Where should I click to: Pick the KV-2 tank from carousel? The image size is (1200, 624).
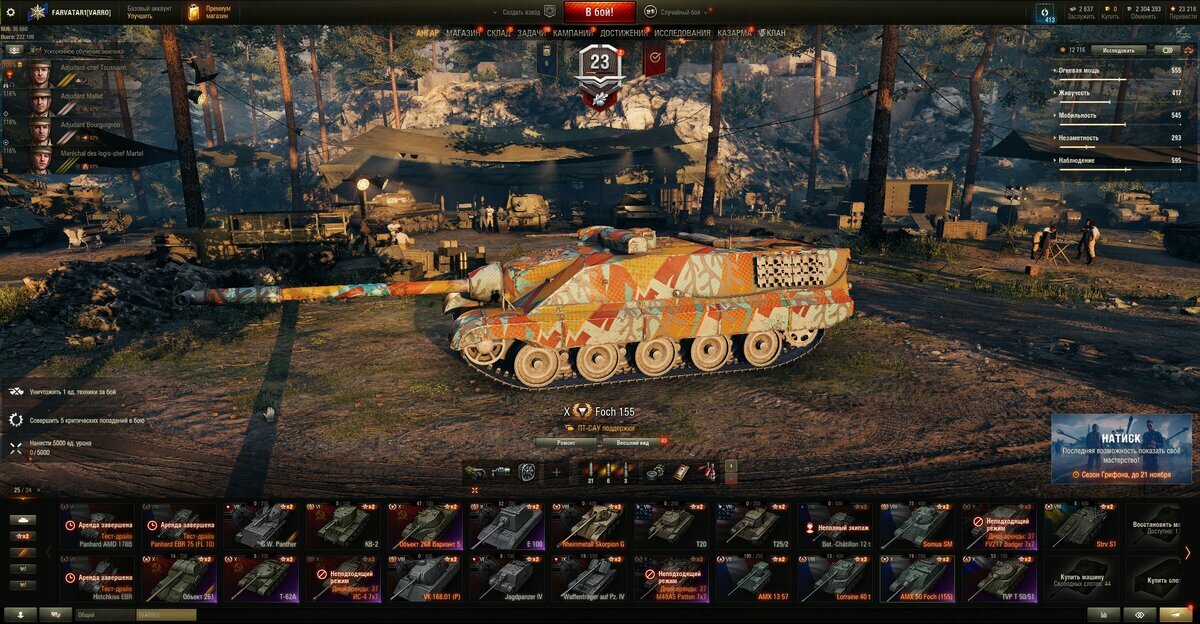pyautogui.click(x=344, y=526)
